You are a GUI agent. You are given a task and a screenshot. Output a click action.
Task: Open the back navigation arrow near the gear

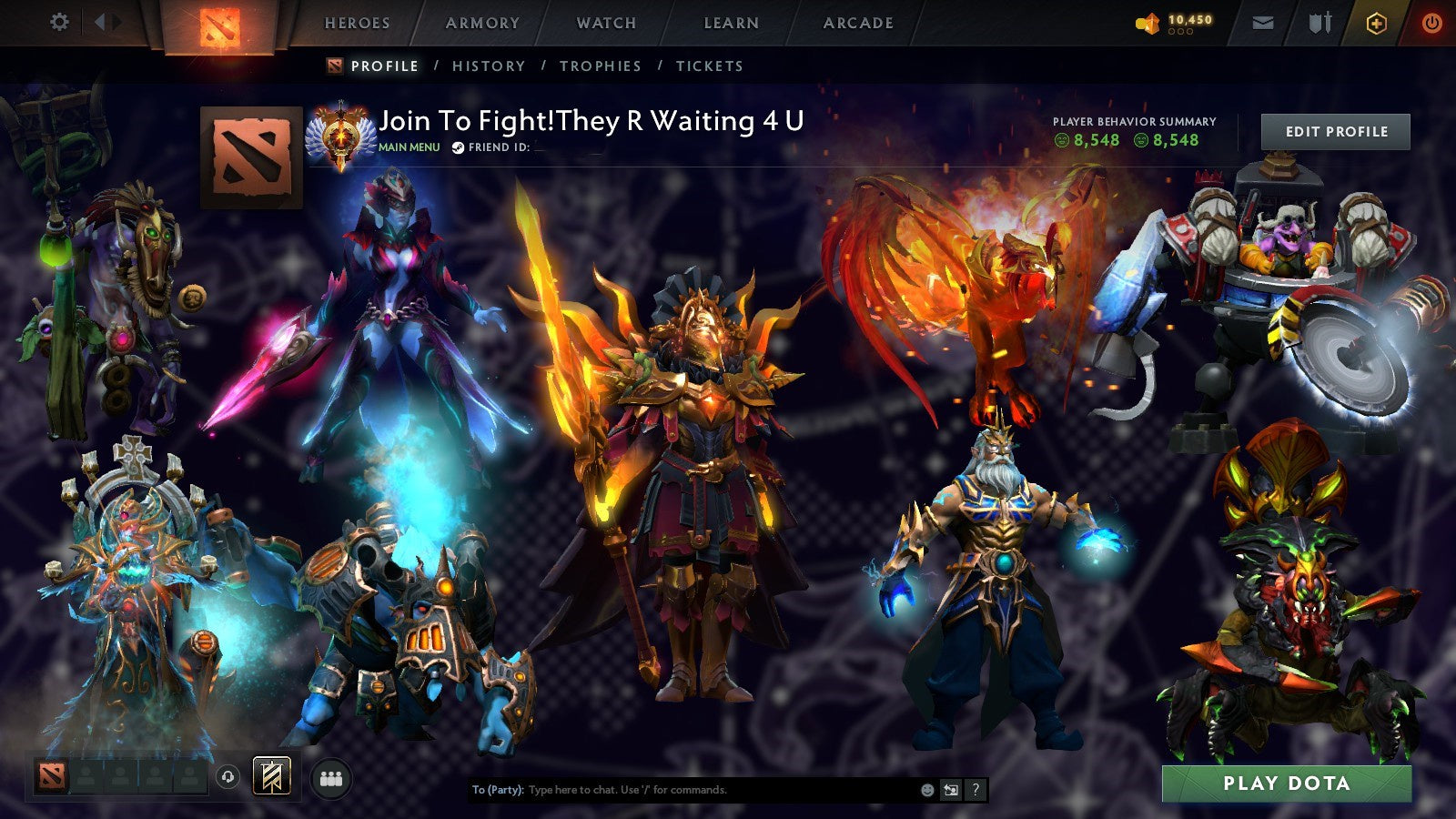pos(102,22)
